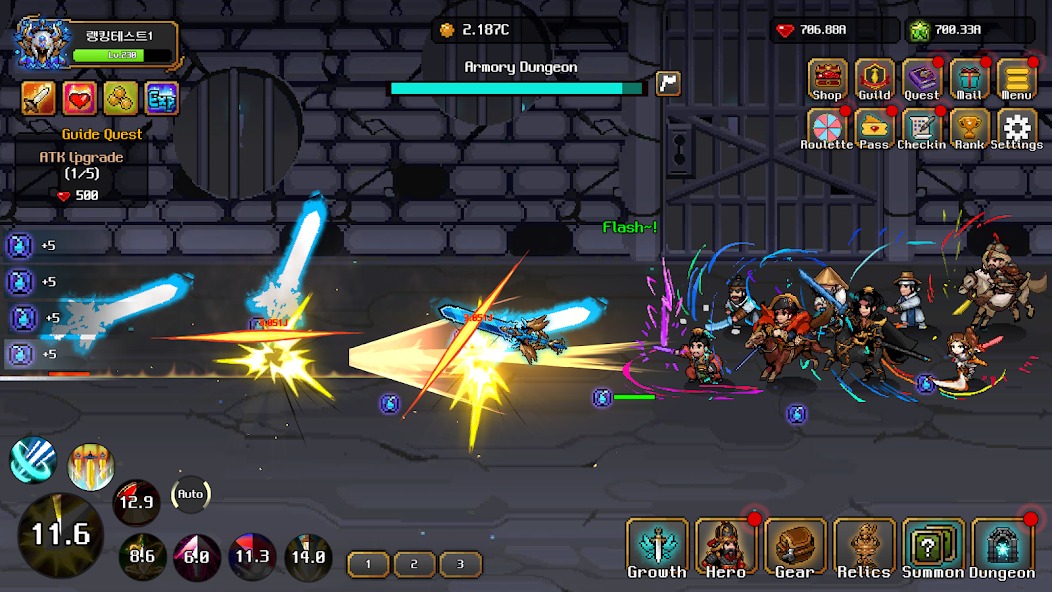View the Rank trophy leaderboard
The height and width of the screenshot is (592, 1052).
(969, 128)
